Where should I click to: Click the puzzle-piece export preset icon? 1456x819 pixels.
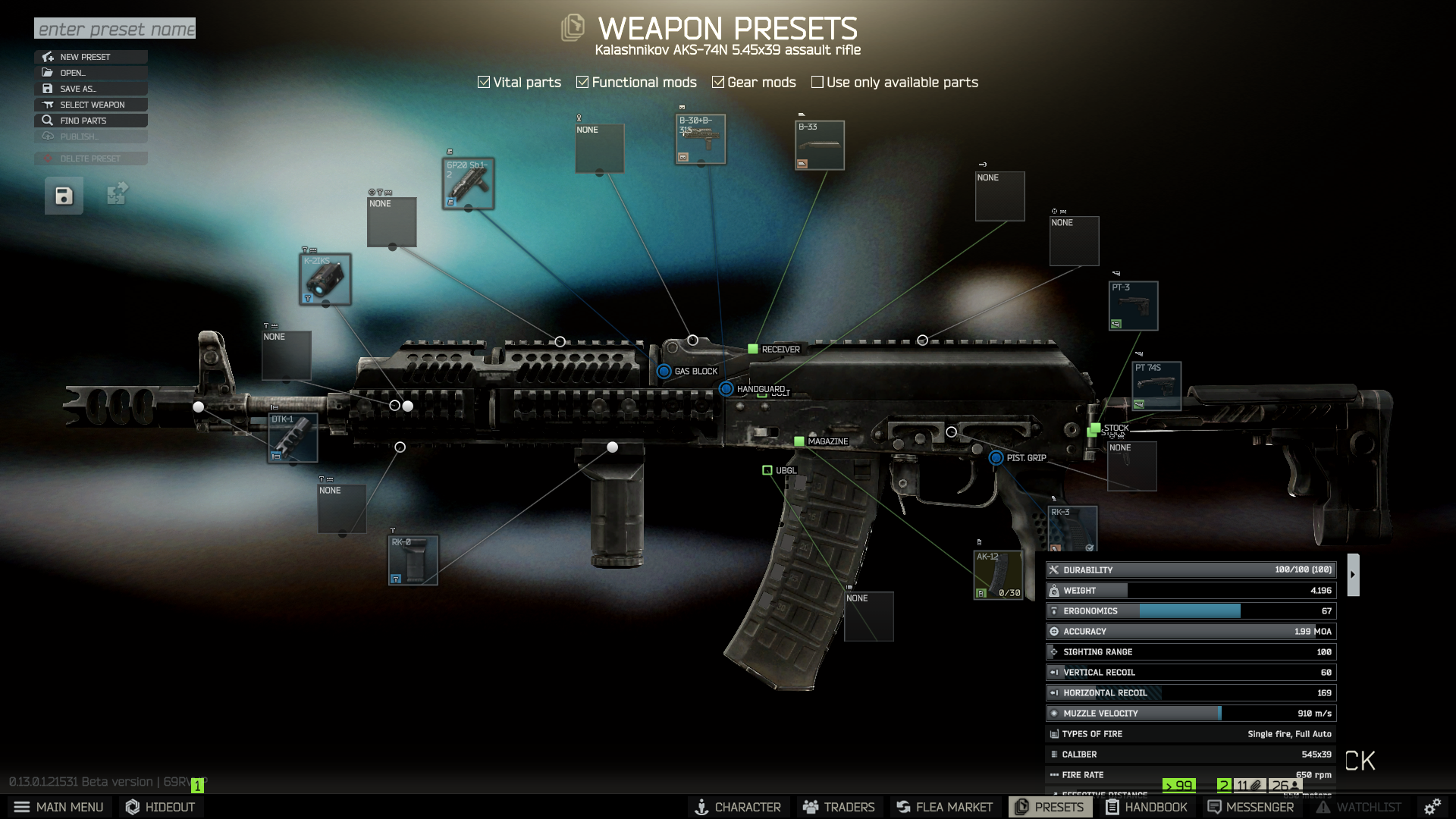click(x=115, y=194)
